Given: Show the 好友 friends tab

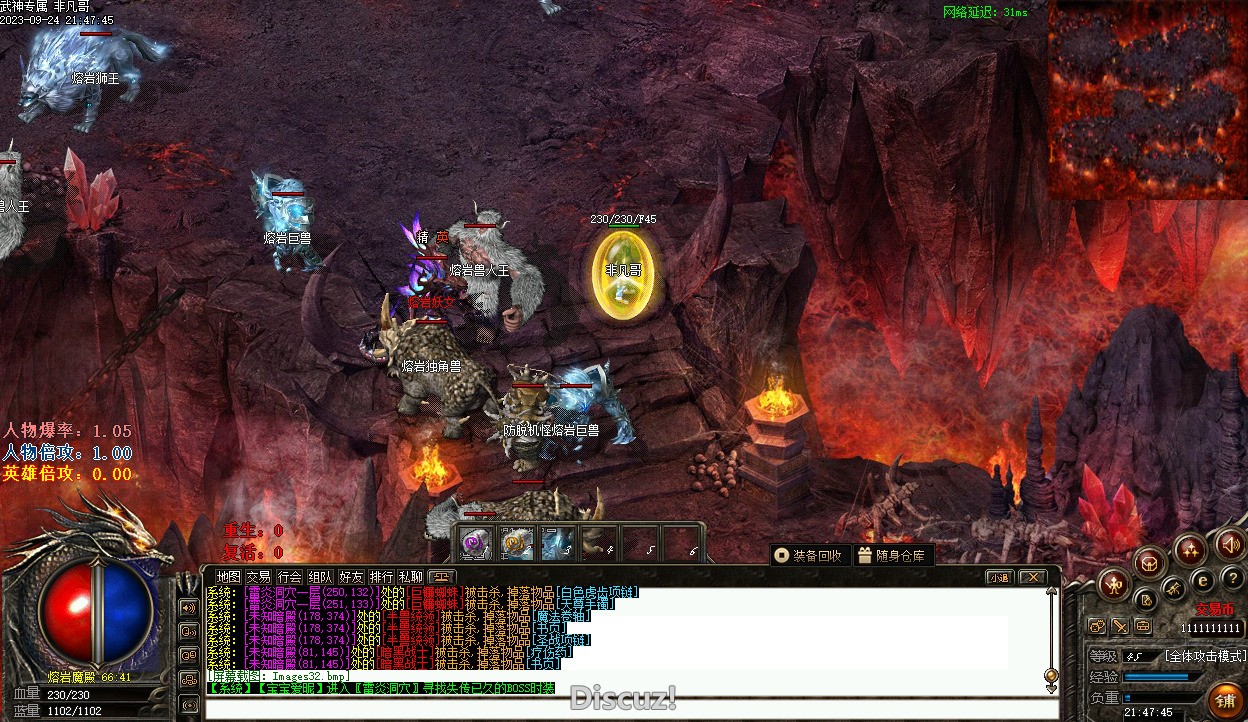Looking at the screenshot, I should 351,577.
